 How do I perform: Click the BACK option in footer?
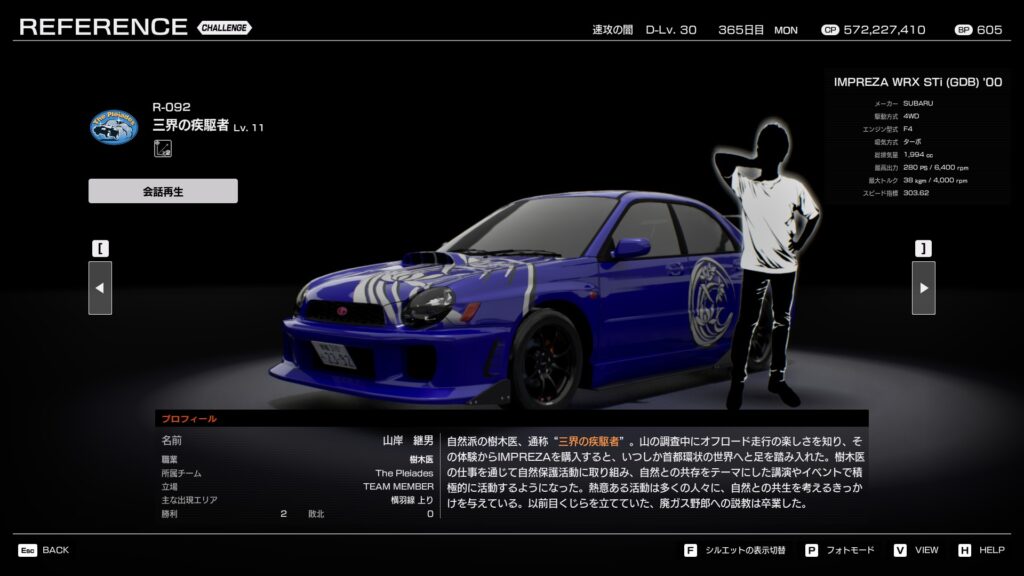[x=44, y=550]
